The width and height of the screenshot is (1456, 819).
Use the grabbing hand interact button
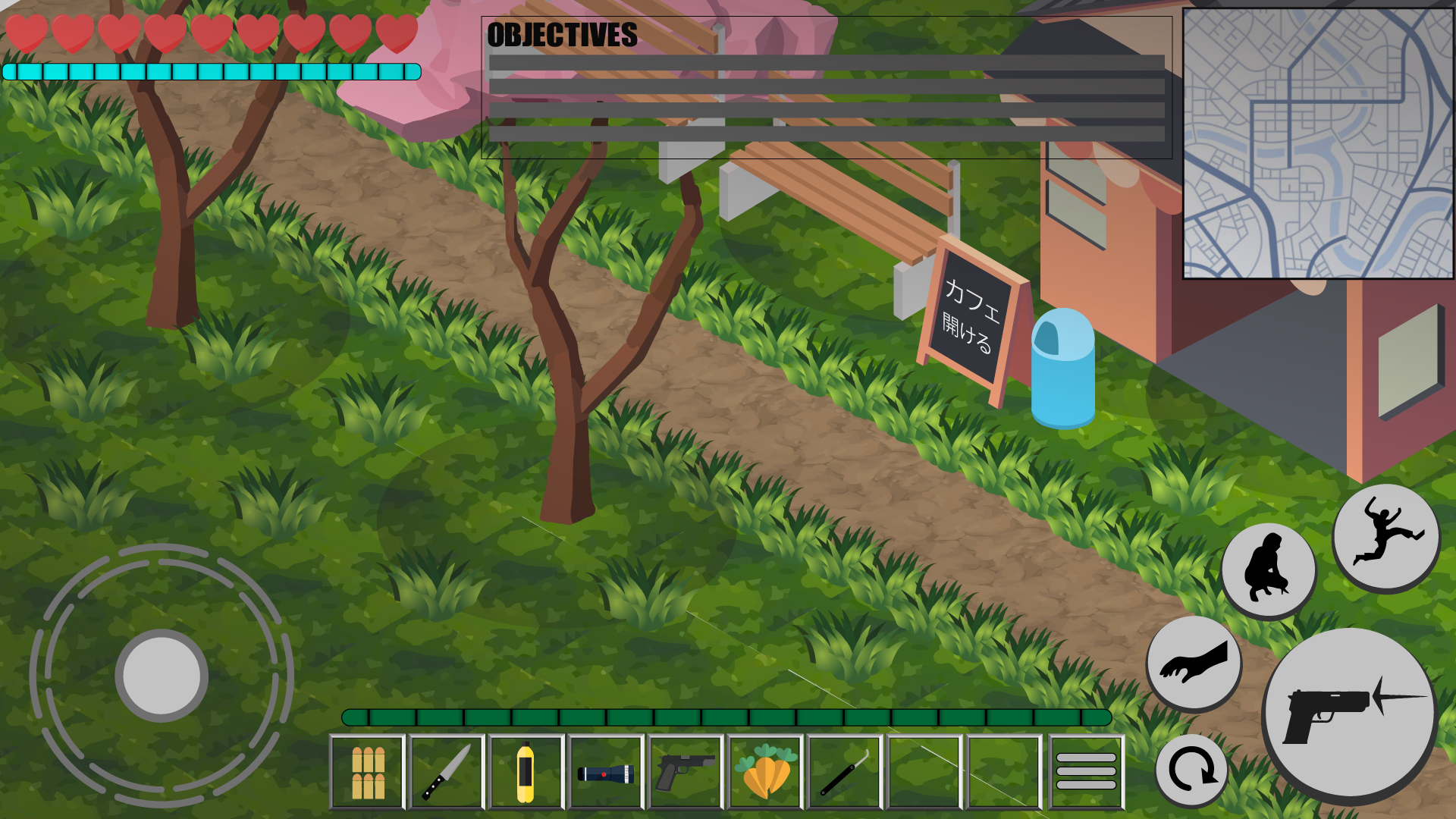coord(1194,663)
